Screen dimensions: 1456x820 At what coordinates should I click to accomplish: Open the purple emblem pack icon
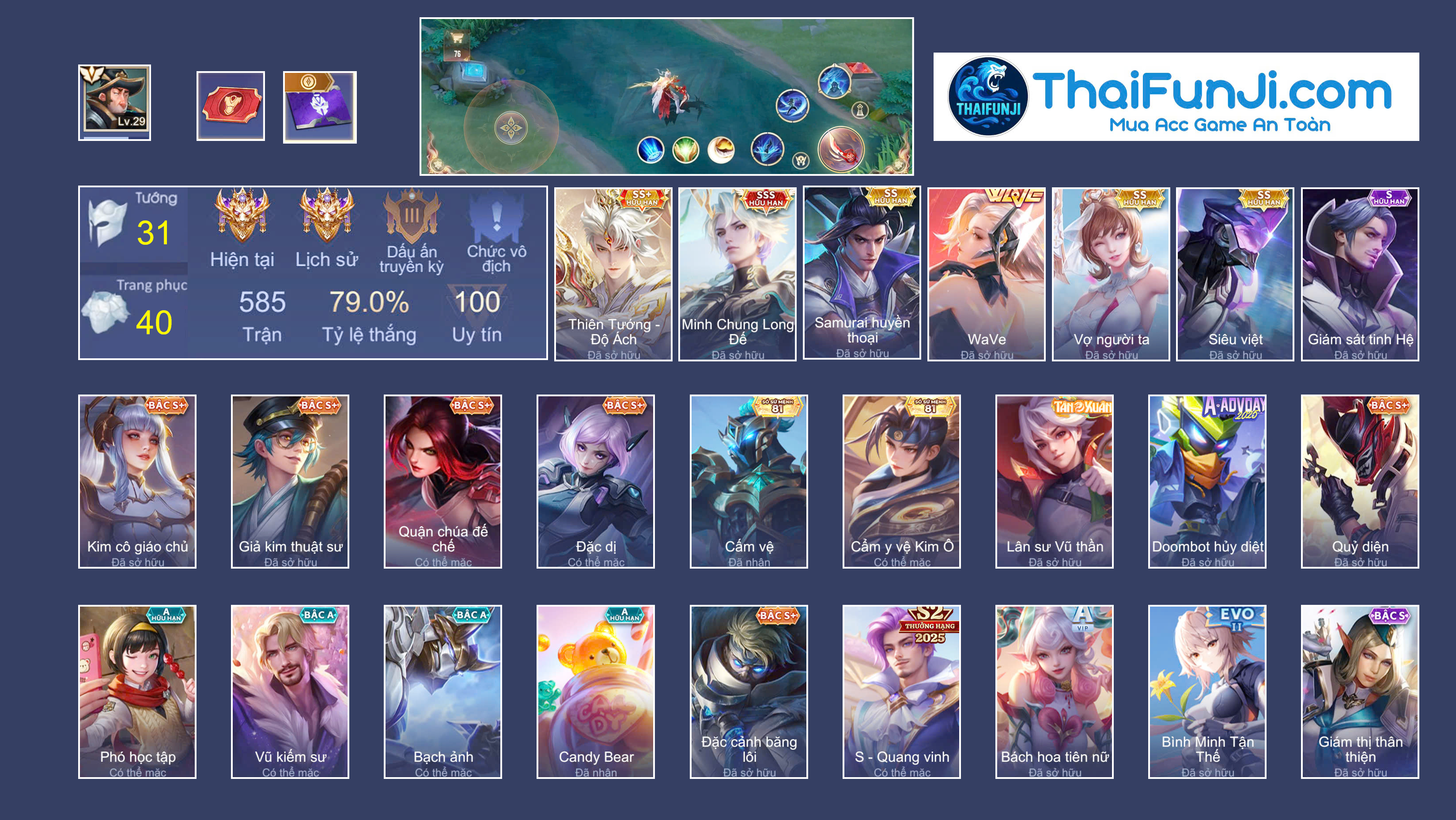[x=320, y=105]
